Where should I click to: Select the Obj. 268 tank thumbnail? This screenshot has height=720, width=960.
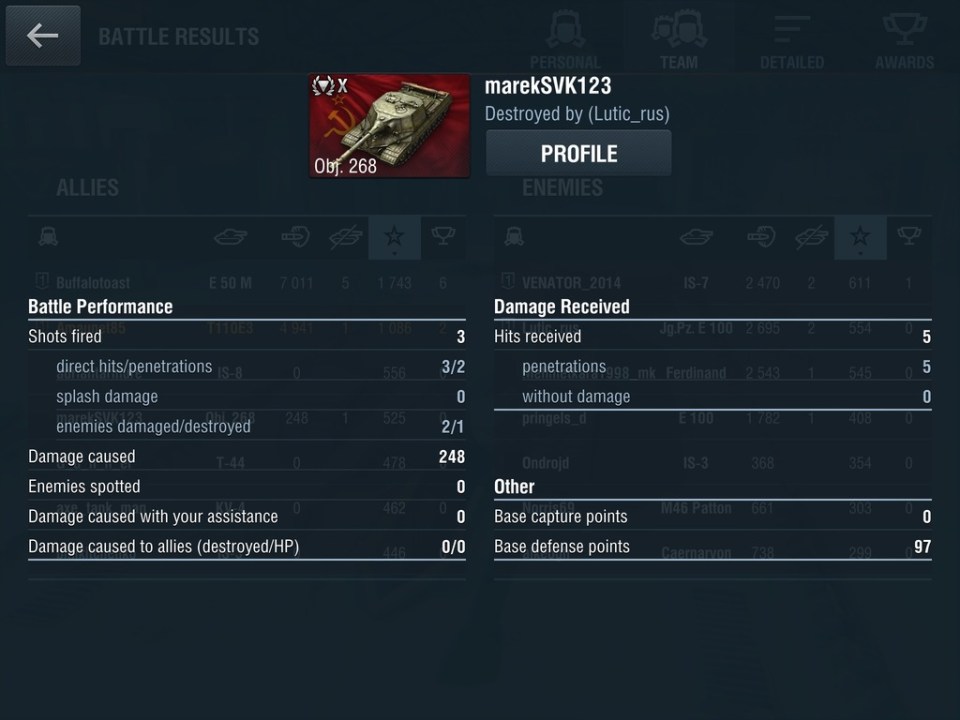389,125
